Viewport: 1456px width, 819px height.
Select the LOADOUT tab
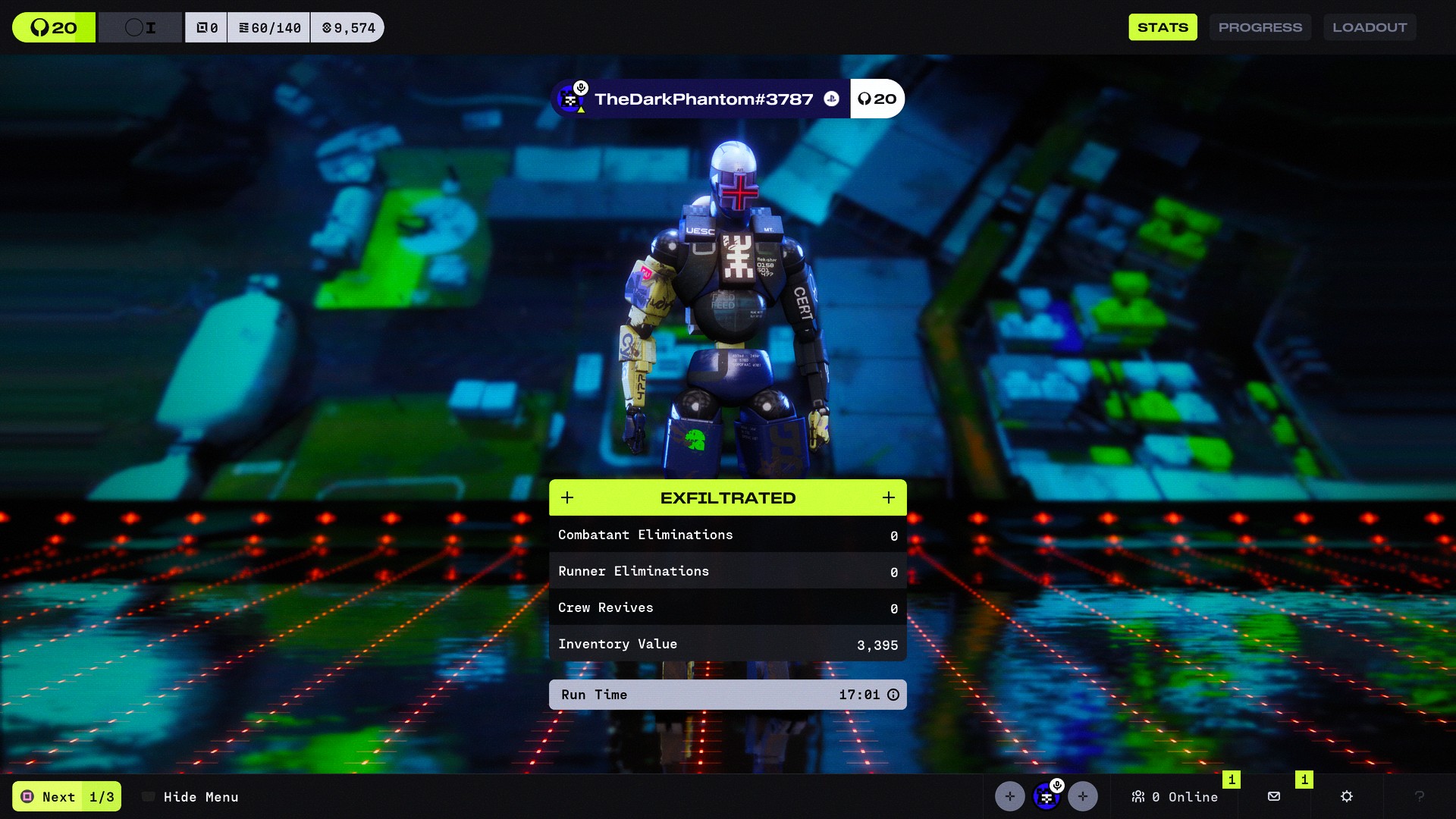pos(1369,27)
